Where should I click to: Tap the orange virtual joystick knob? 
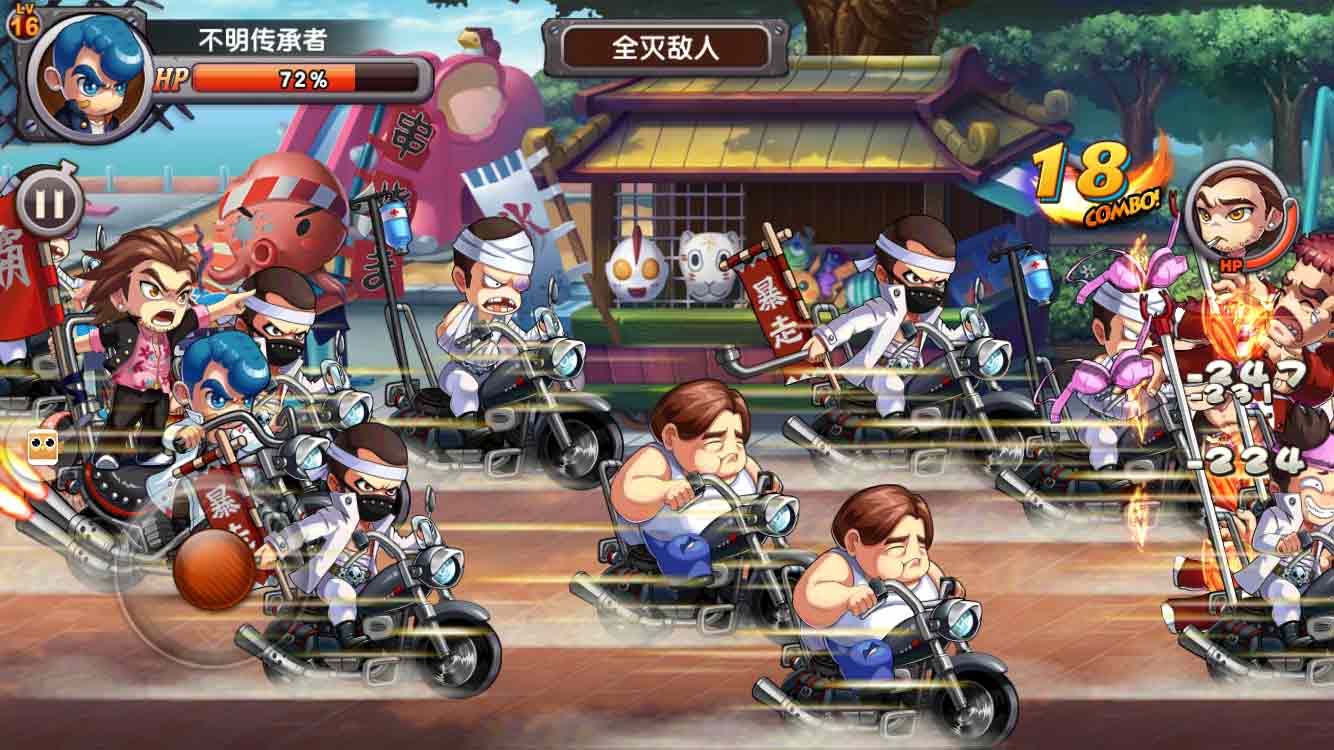214,569
